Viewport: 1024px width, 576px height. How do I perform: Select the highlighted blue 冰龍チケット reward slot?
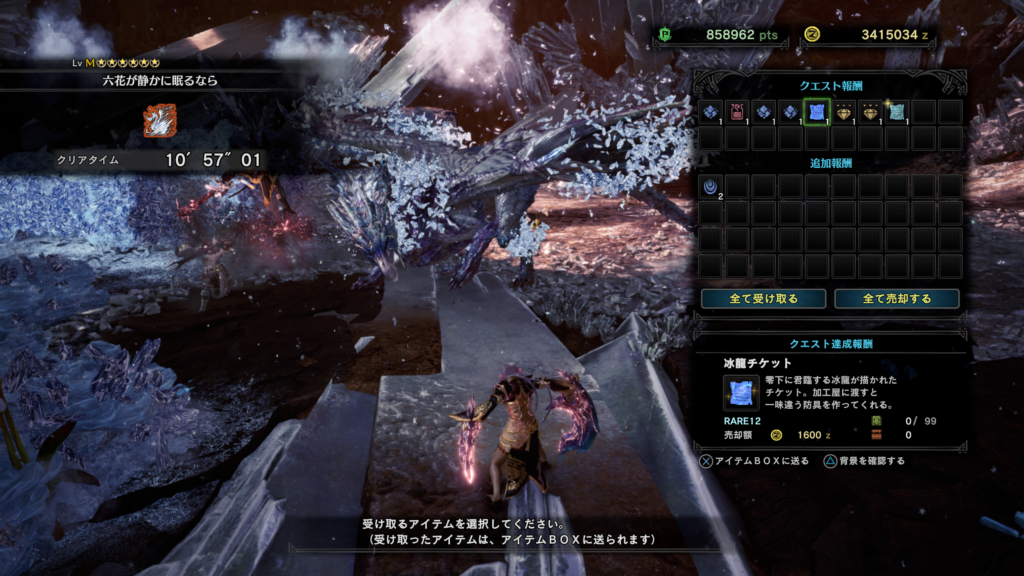coord(818,111)
